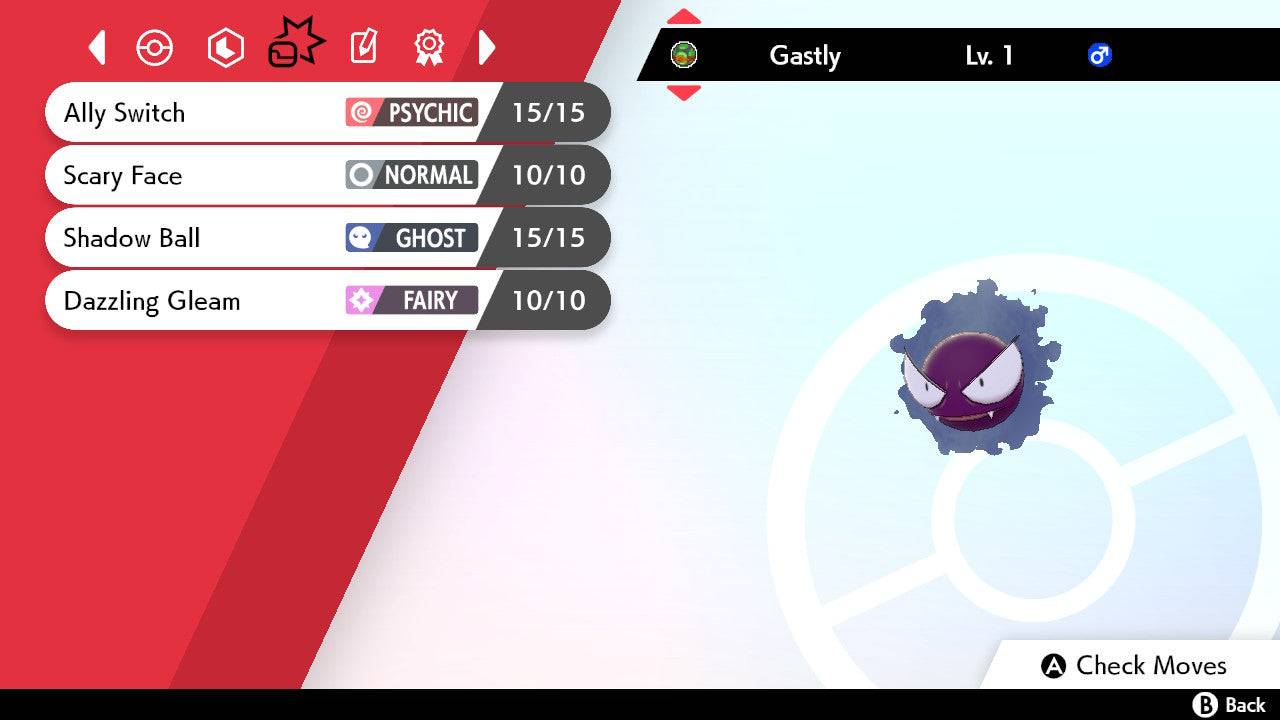Click the male gender symbol
Image resolution: width=1280 pixels, height=720 pixels.
click(x=1100, y=56)
